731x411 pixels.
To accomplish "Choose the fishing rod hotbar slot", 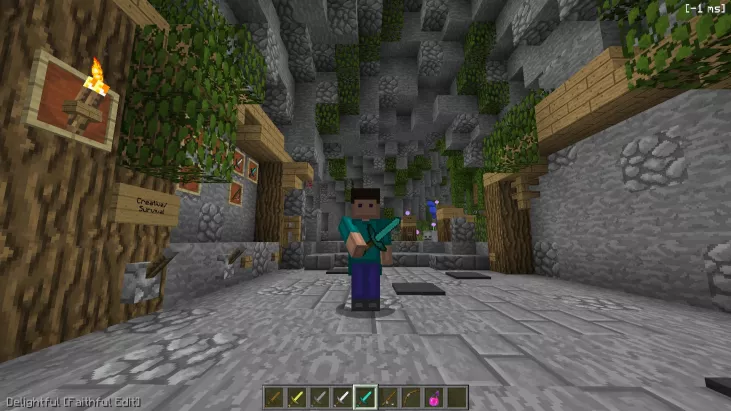I will click(388, 398).
